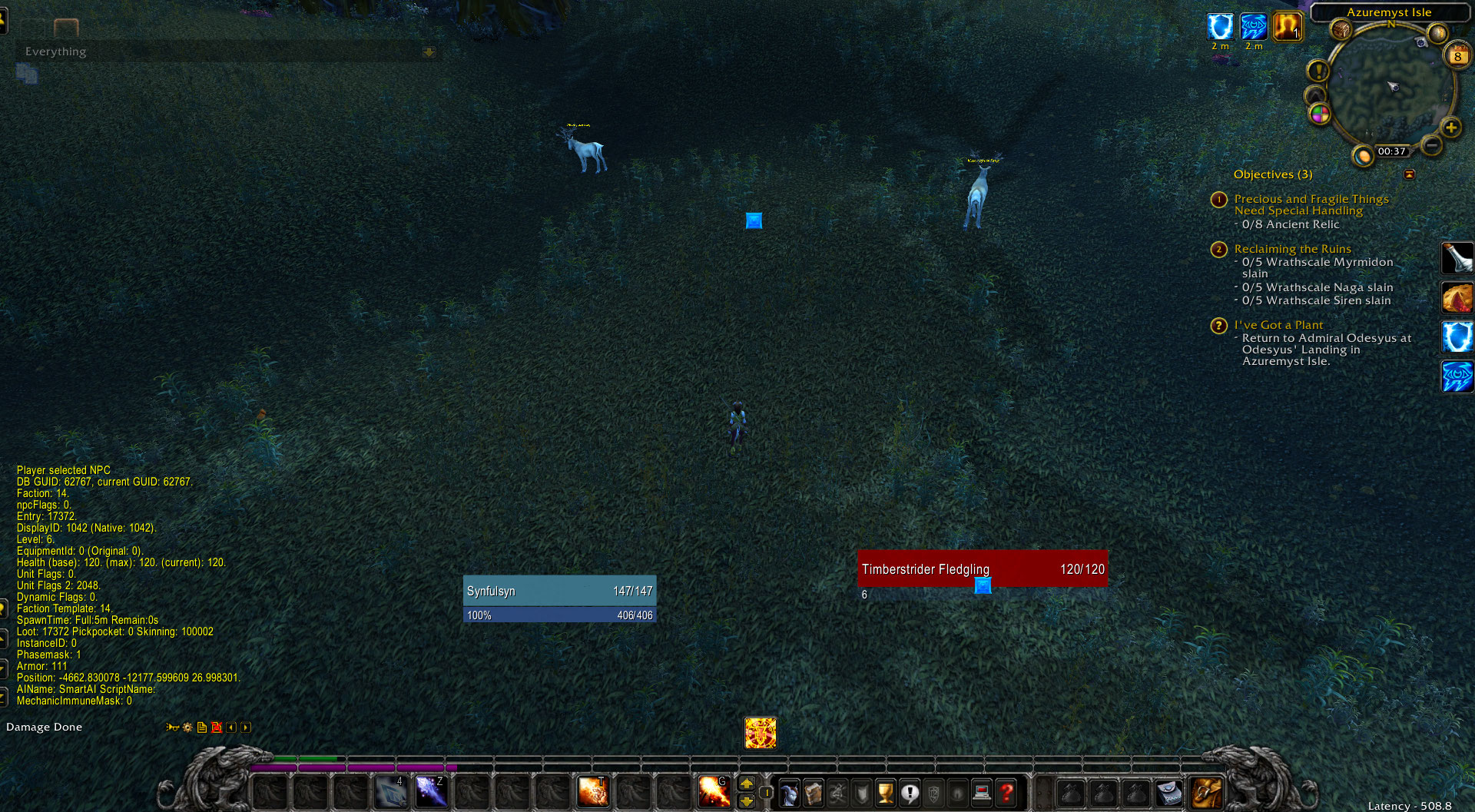The height and width of the screenshot is (812, 1475).
Task: Open the gear settings icon near Damage Done
Action: pos(187,727)
